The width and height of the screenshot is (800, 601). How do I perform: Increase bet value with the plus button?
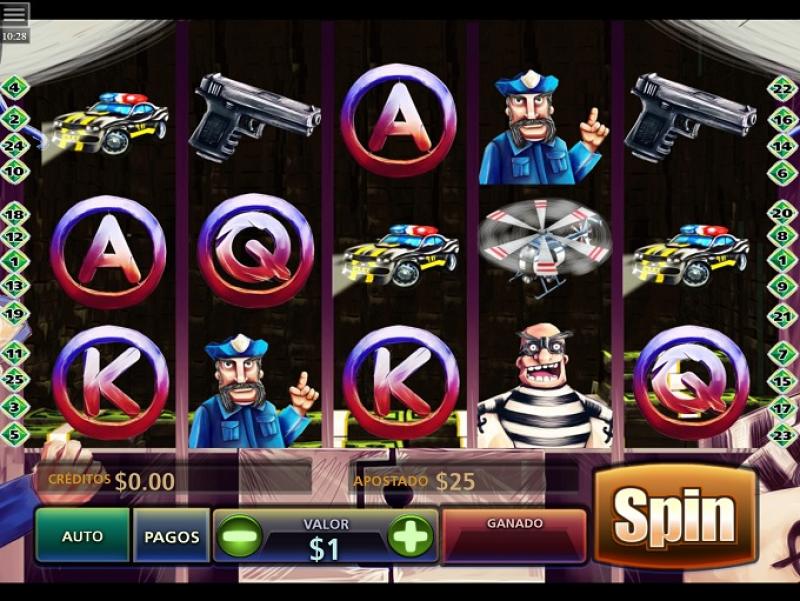pyautogui.click(x=410, y=536)
